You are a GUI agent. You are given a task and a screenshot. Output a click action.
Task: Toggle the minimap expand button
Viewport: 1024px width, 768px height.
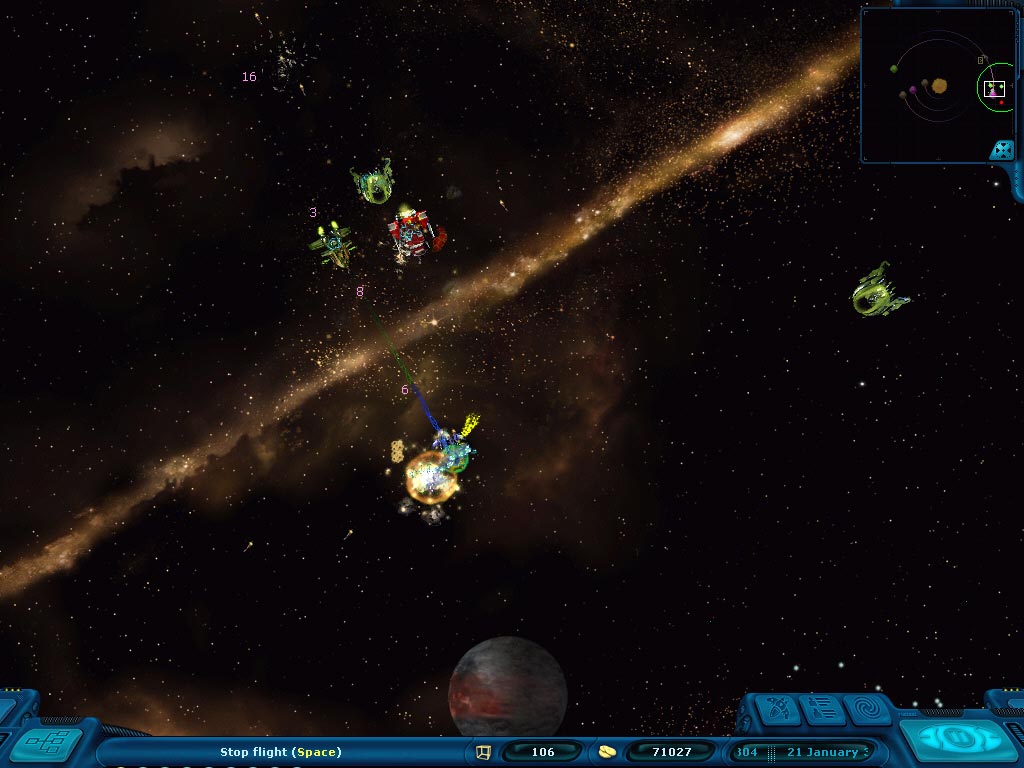point(1001,150)
